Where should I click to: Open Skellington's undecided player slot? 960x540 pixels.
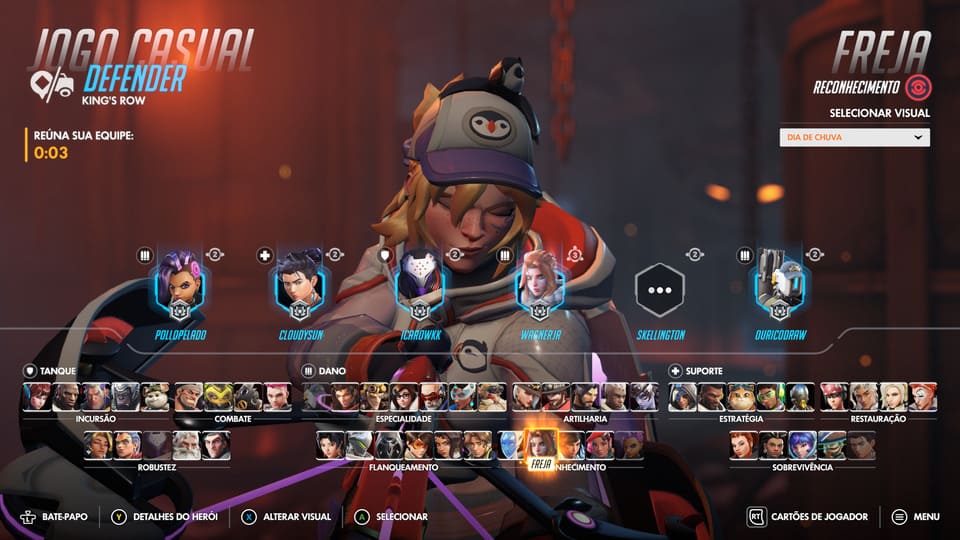coord(660,290)
